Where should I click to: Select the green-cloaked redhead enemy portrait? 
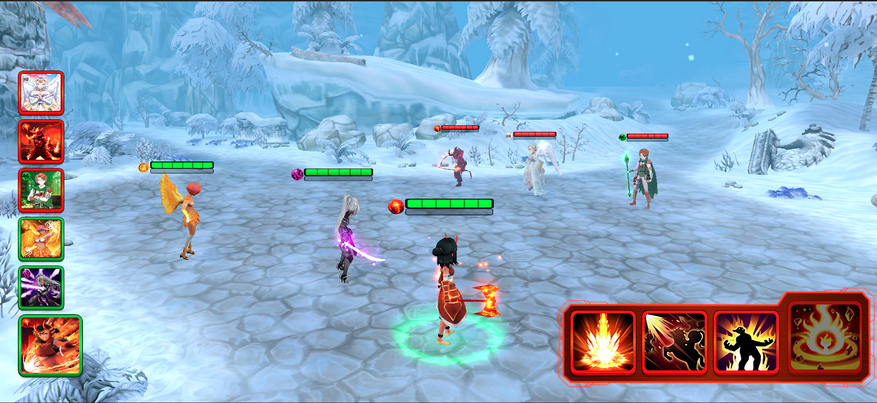click(41, 190)
